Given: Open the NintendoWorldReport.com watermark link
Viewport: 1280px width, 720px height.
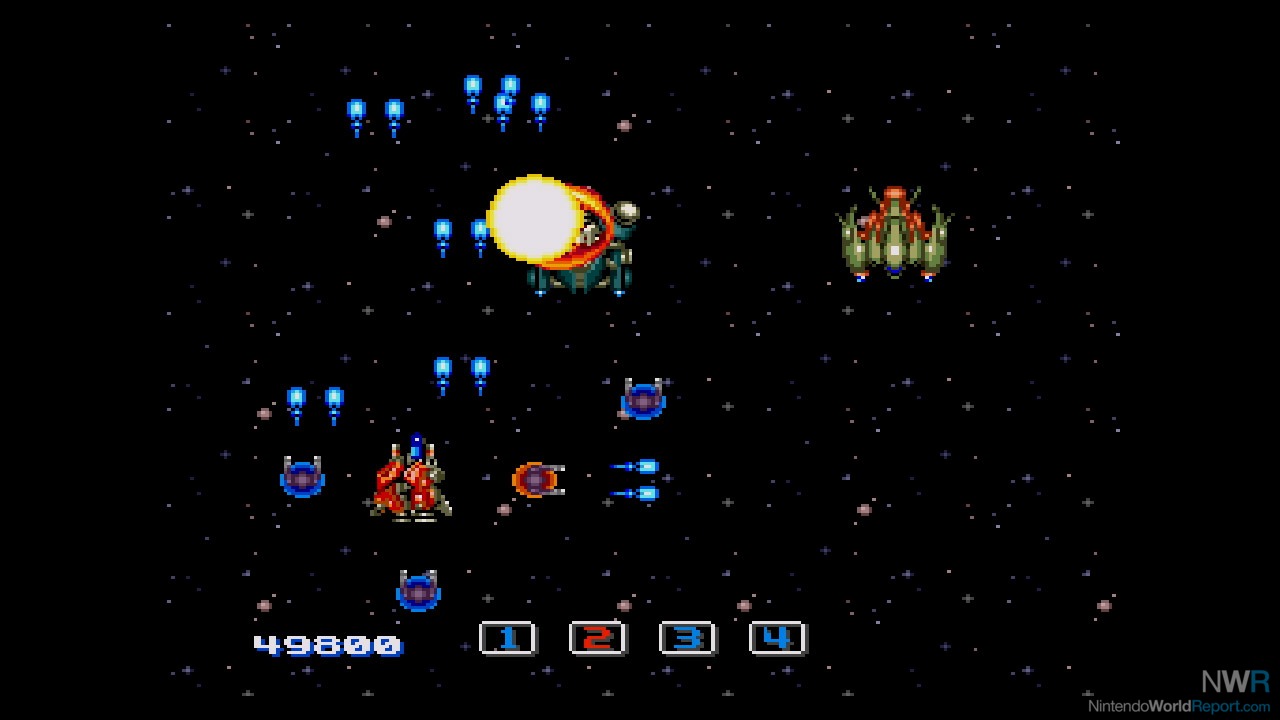Looking at the screenshot, I should point(1180,706).
